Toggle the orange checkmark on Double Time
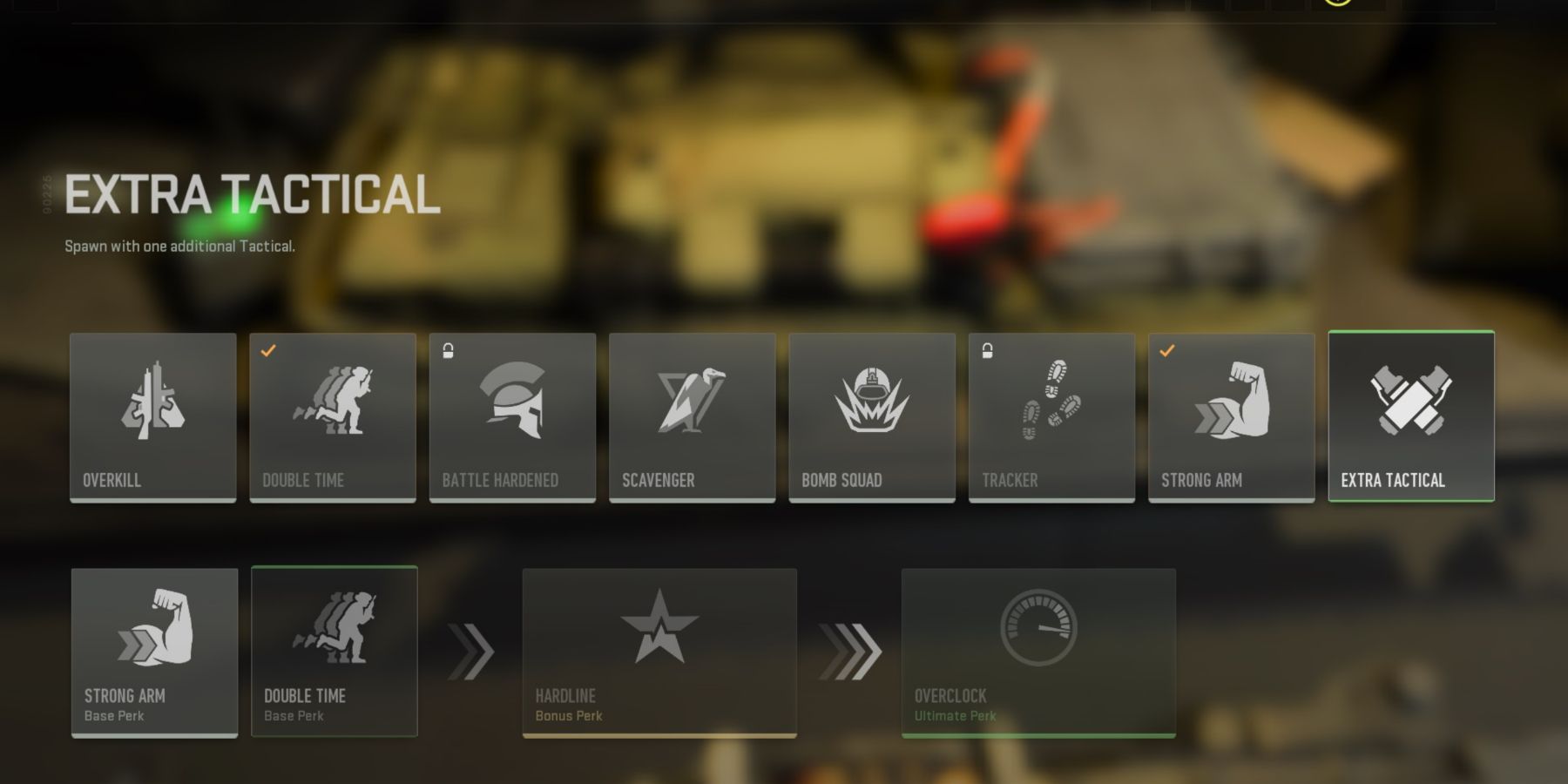Screen dimensions: 1568x784 tap(267, 349)
